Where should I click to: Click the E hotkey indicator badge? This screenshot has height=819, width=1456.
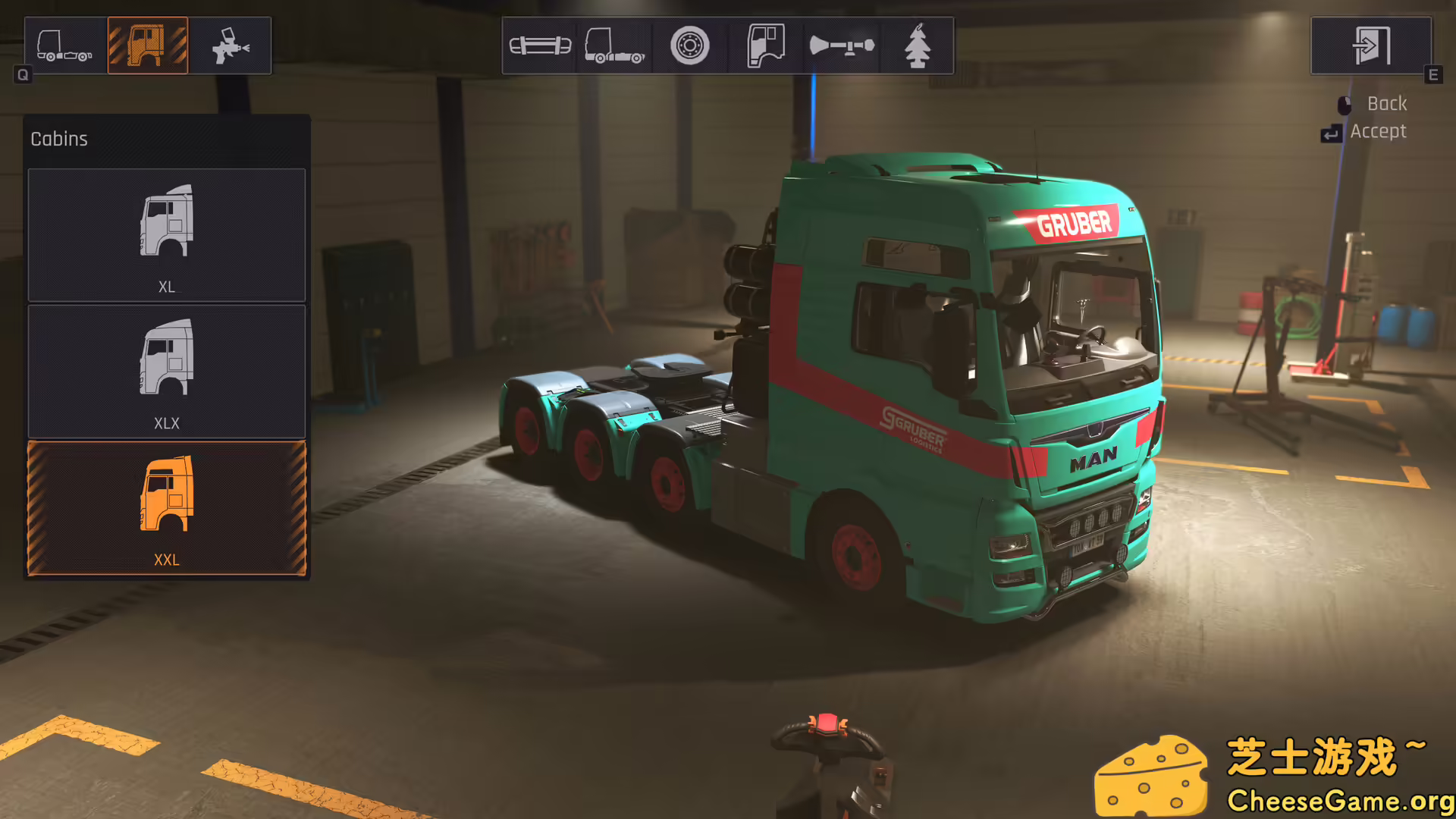[x=1433, y=75]
